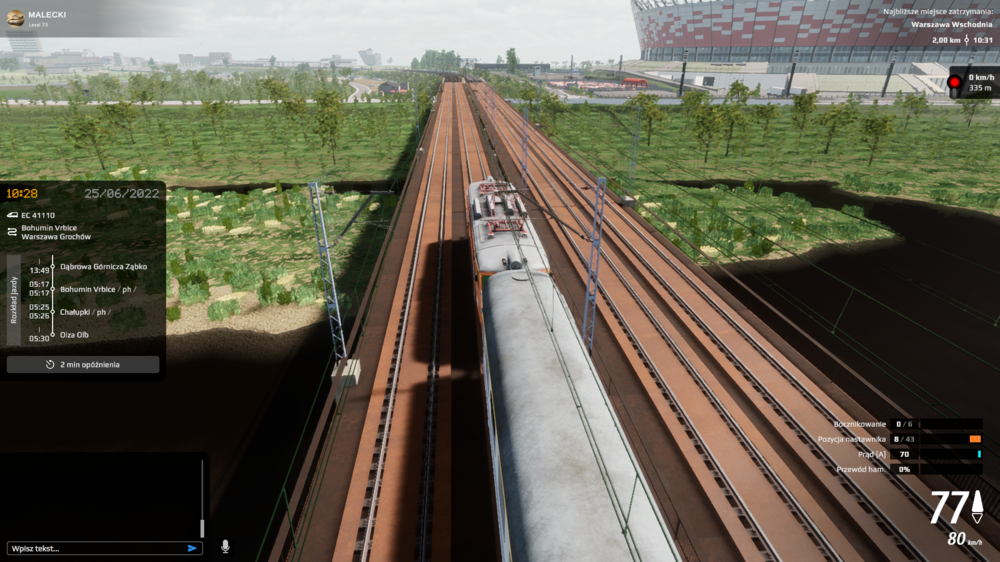The width and height of the screenshot is (1000, 562).
Task: Click the EC 41110 train number
Action: coord(38,215)
